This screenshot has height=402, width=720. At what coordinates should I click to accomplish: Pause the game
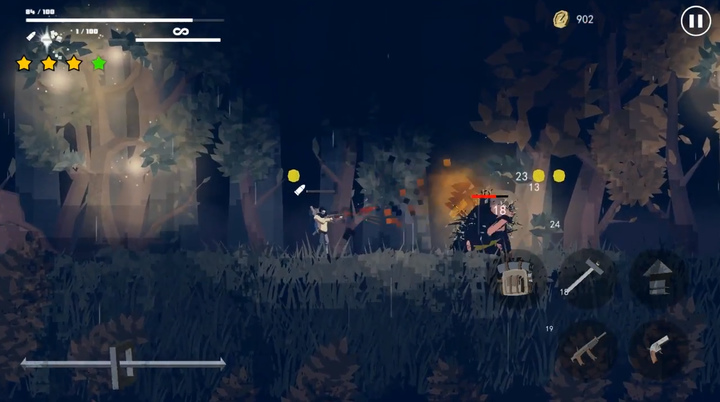[694, 20]
